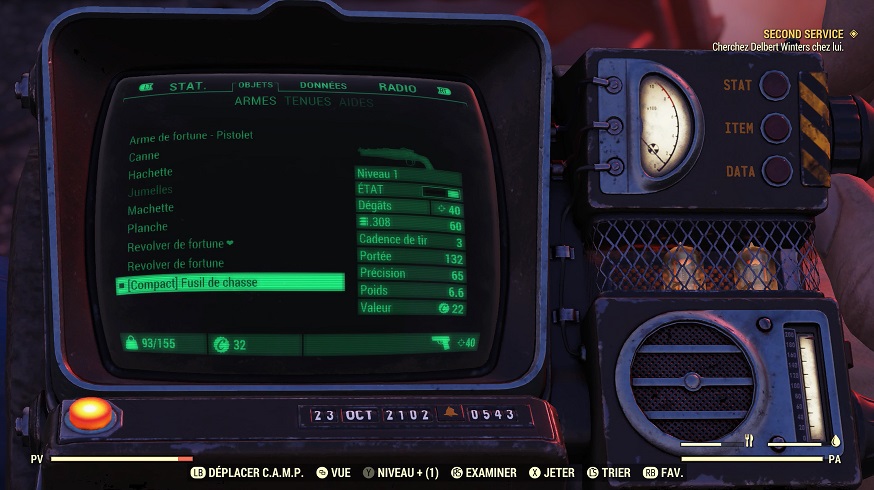The width and height of the screenshot is (874, 490).
Task: Show the TENUES sub-category
Action: (x=307, y=101)
